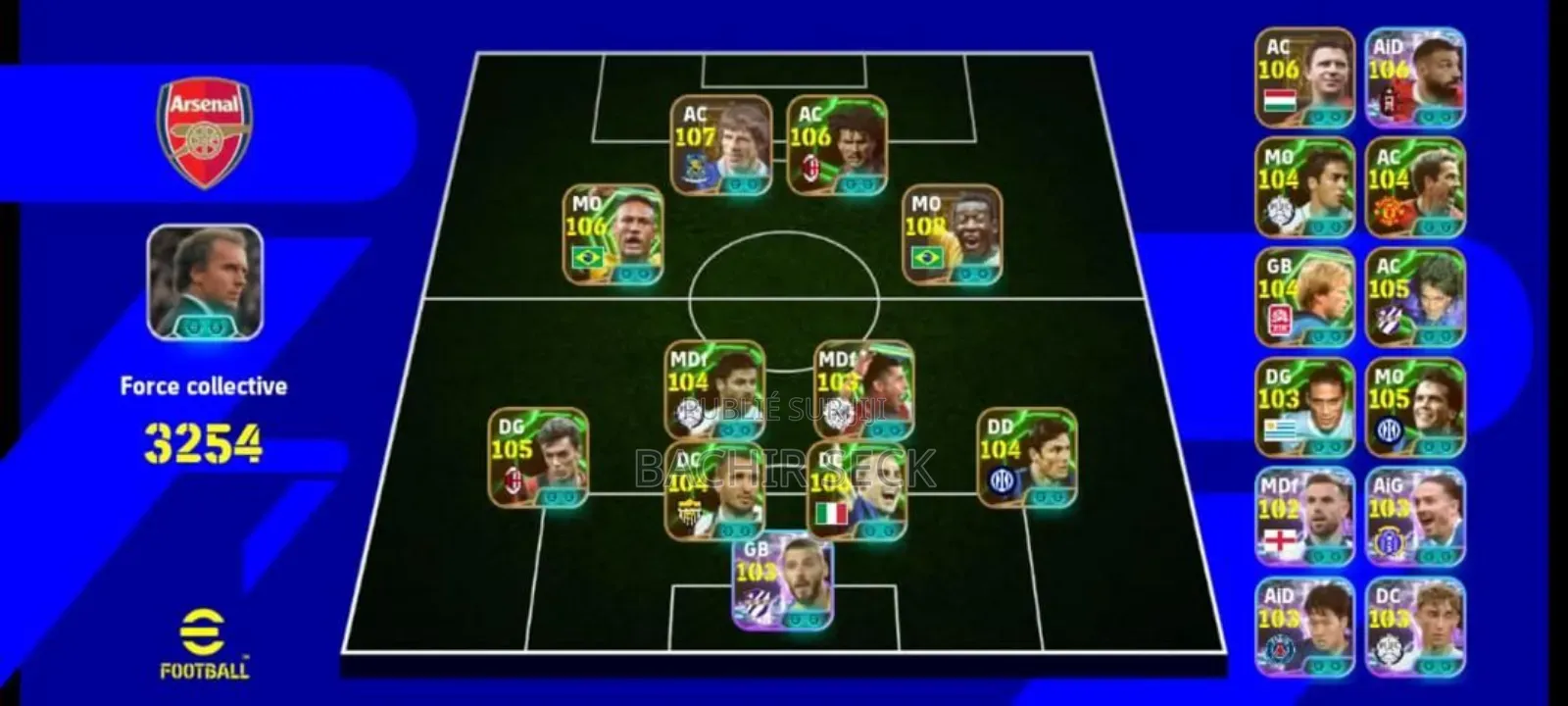Click the Italy flag on DC 106 card
Viewport: 1568px width, 706px height.
coord(832,510)
